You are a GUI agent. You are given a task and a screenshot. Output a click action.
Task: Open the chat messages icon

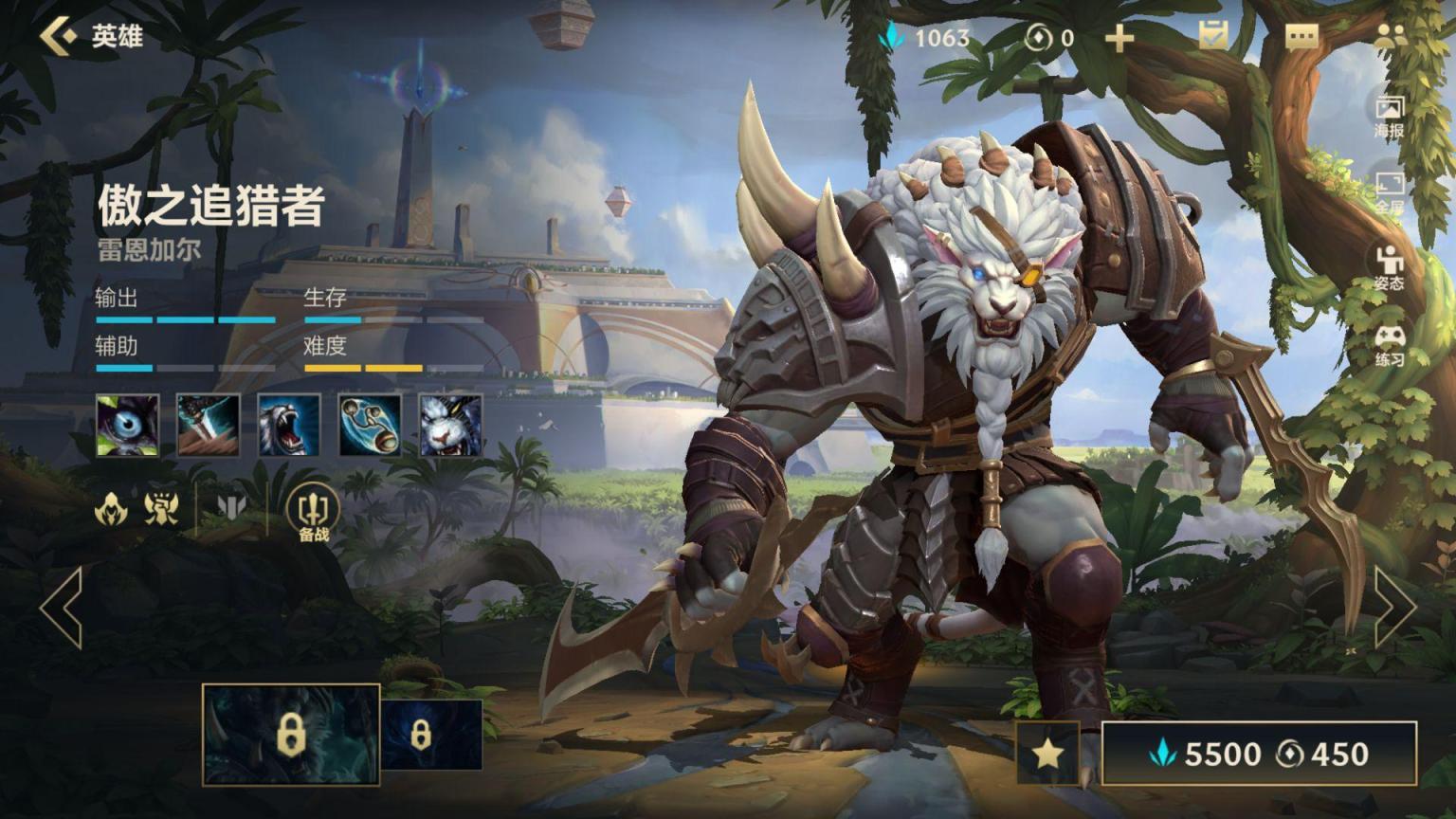click(x=1301, y=37)
